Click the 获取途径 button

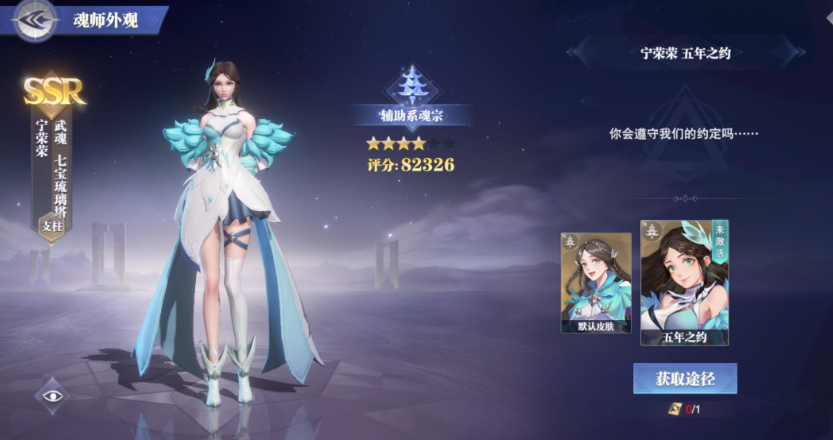[684, 379]
